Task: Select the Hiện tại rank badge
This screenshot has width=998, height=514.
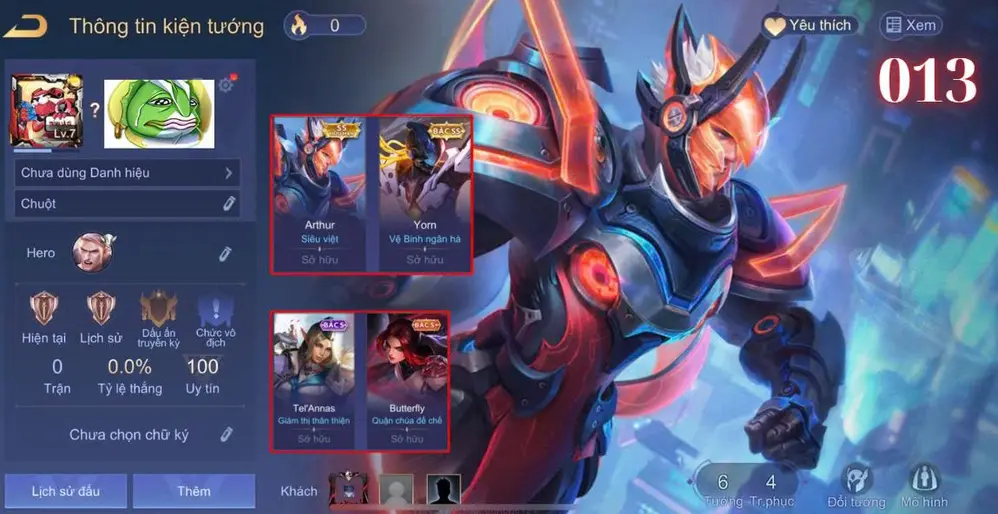Action: (43, 309)
